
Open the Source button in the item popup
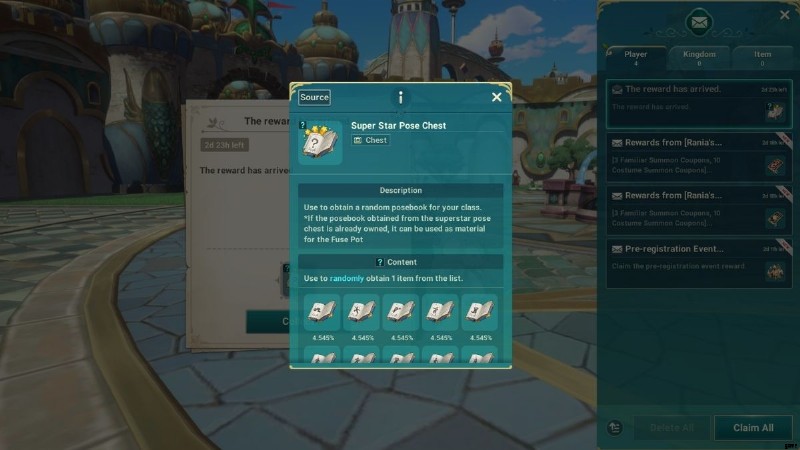pyautogui.click(x=314, y=97)
